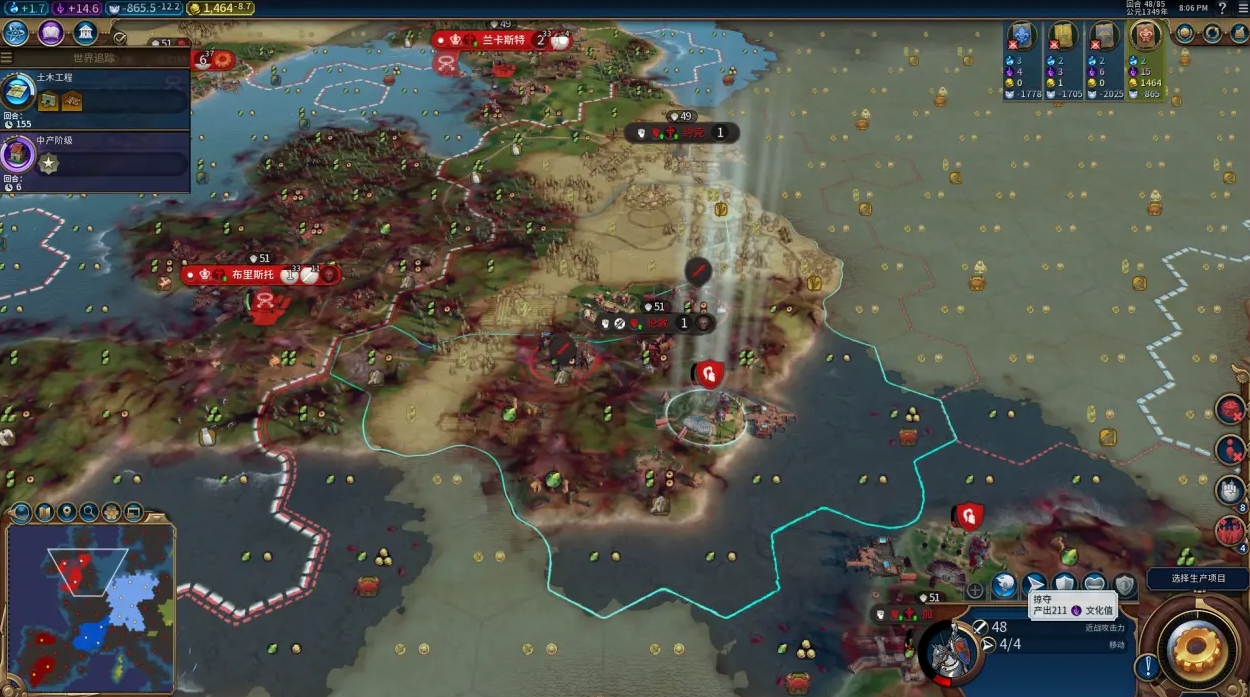Activate the 掠夺 pillage unit action
The width and height of the screenshot is (1250, 697).
click(x=1034, y=584)
